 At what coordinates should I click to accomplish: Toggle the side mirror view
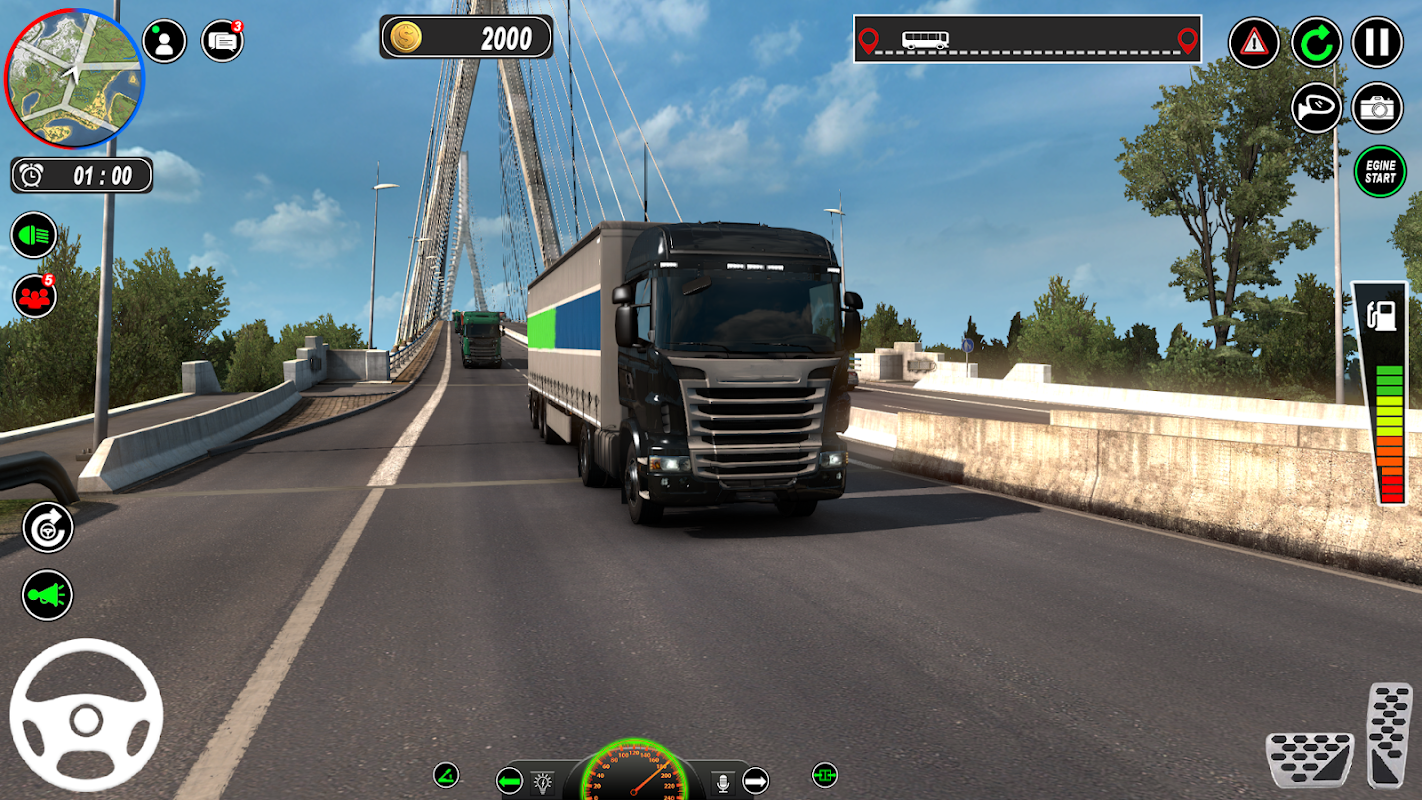[x=1316, y=108]
